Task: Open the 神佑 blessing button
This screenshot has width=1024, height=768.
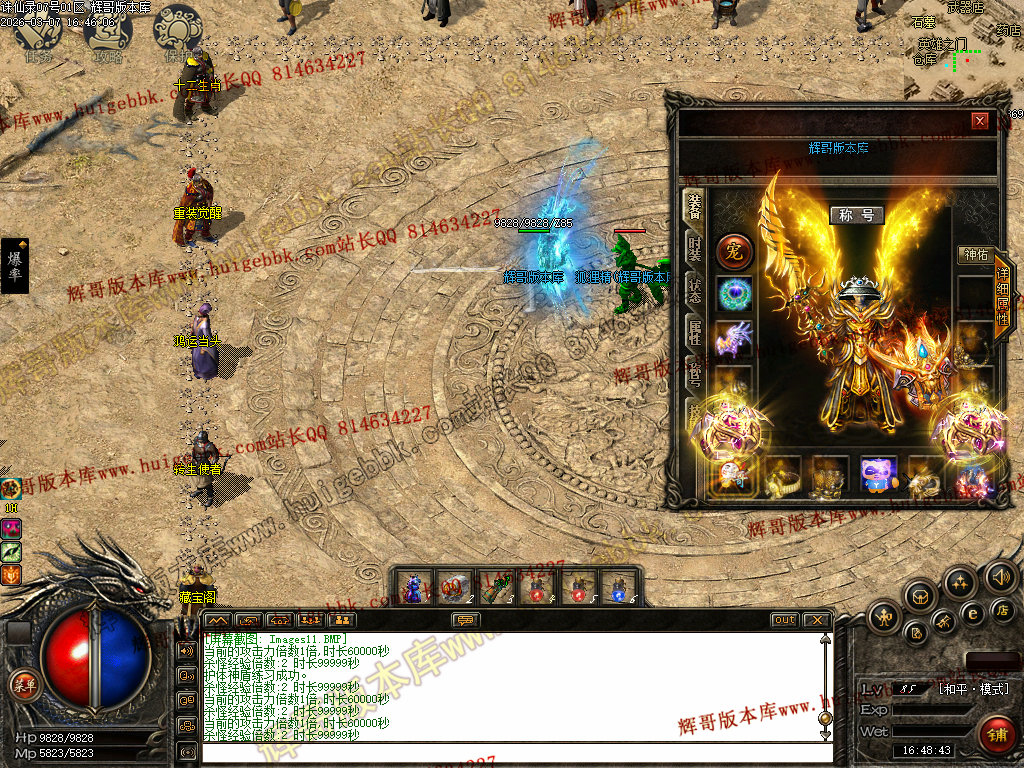Action: 973,255
